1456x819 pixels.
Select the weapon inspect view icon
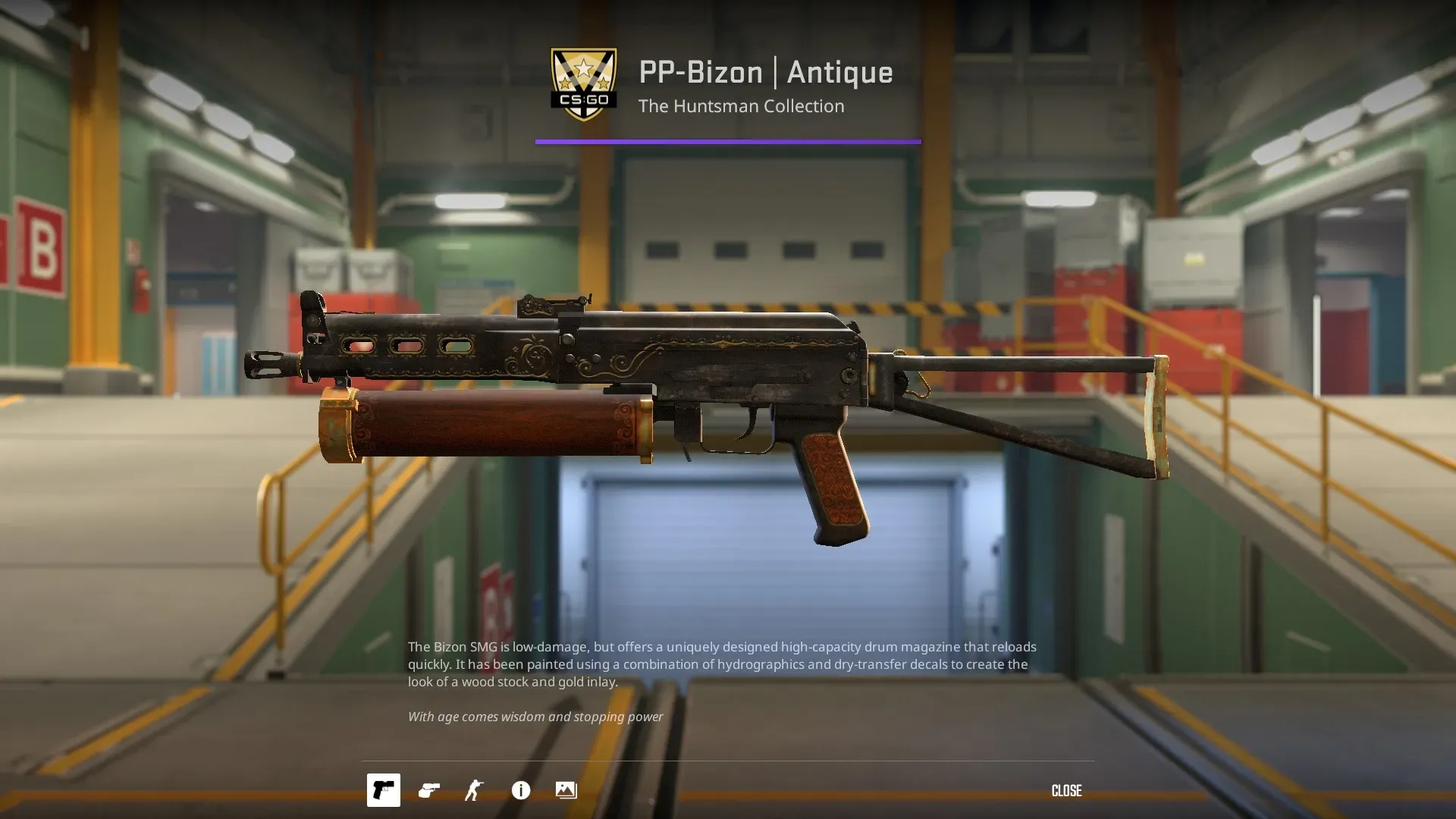(383, 790)
